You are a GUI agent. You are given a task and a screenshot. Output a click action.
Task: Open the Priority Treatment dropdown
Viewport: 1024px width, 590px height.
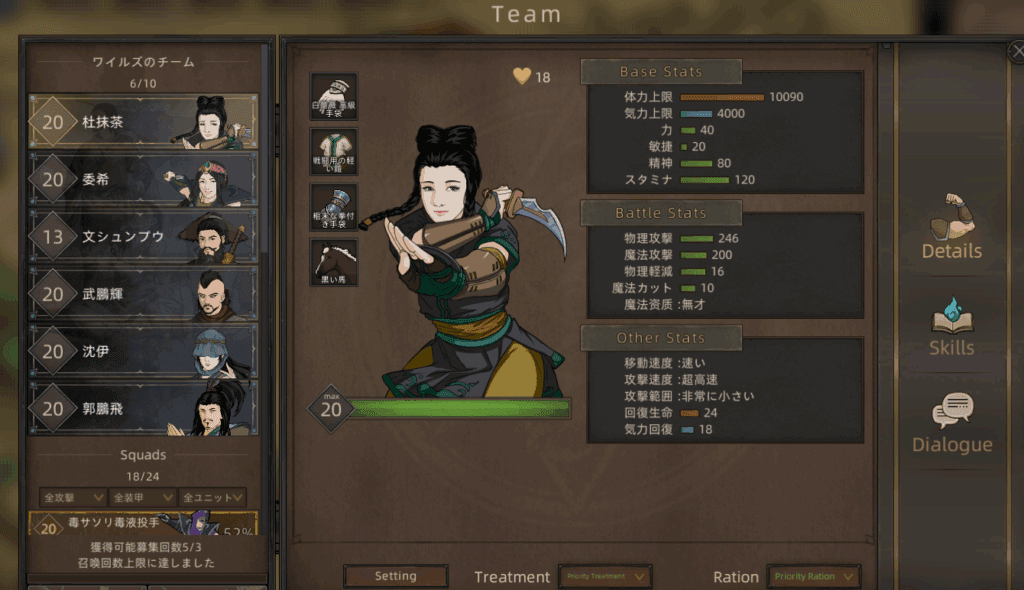coord(605,576)
